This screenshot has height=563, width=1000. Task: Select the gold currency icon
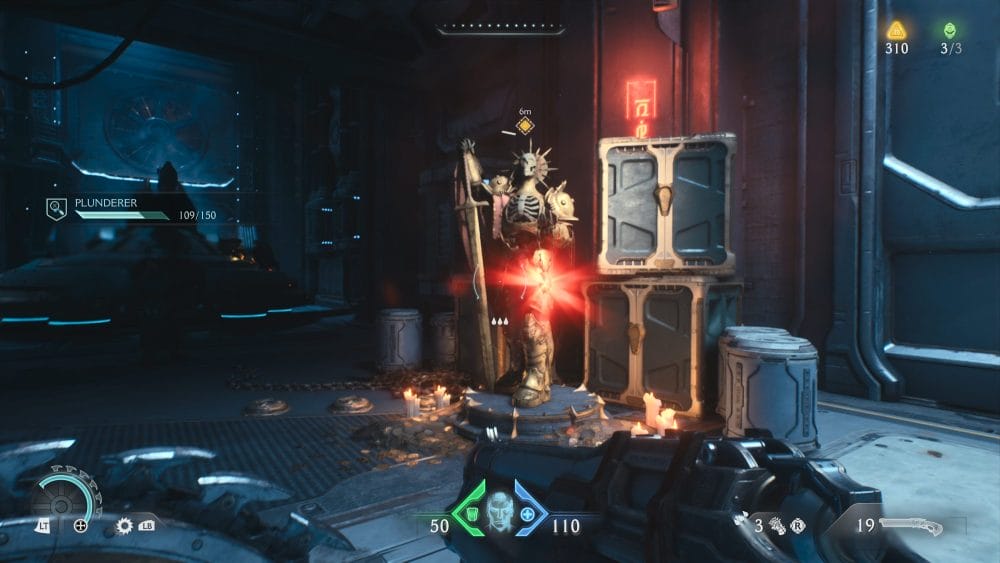point(897,30)
